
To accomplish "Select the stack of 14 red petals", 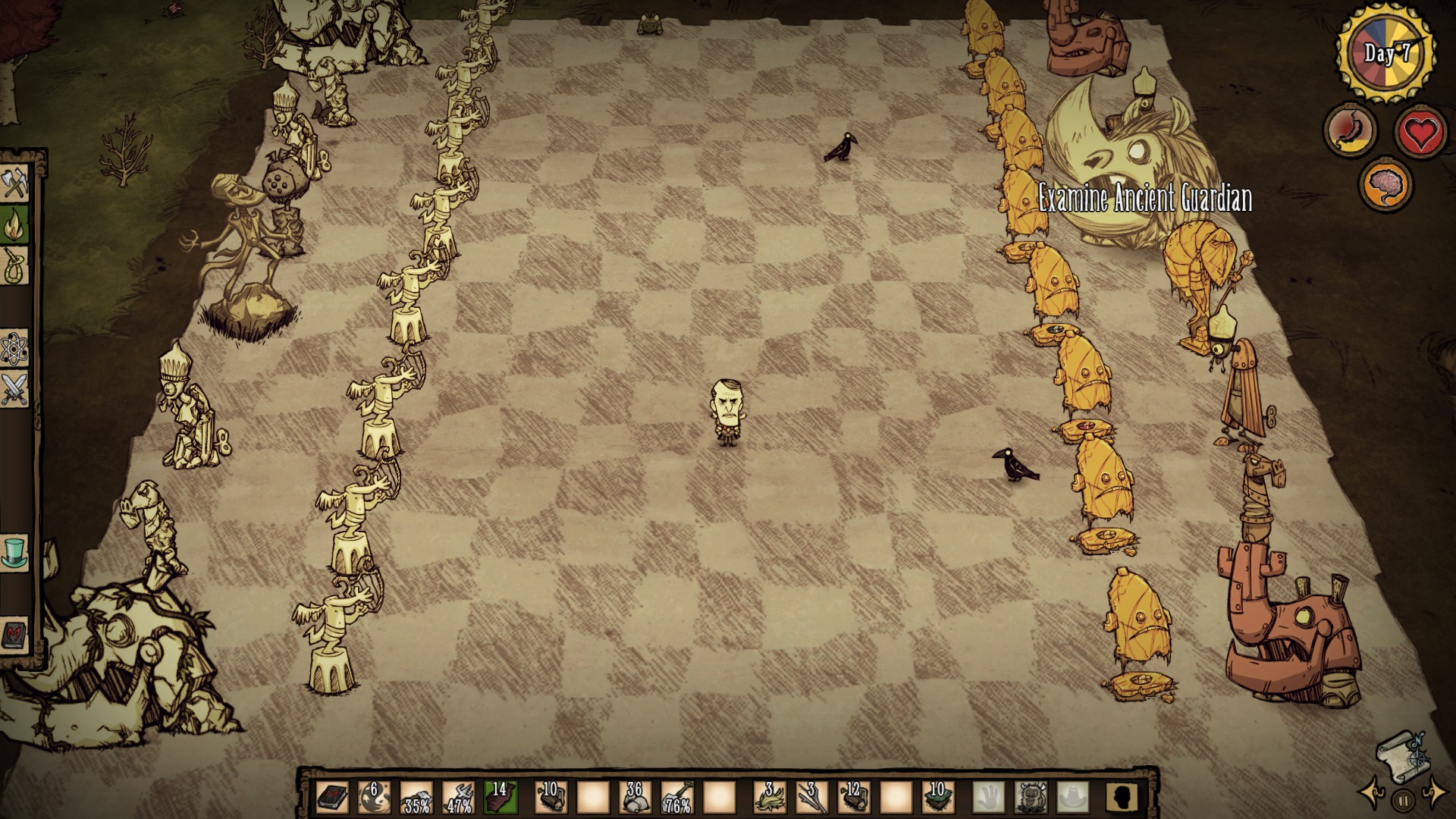I will [500, 798].
